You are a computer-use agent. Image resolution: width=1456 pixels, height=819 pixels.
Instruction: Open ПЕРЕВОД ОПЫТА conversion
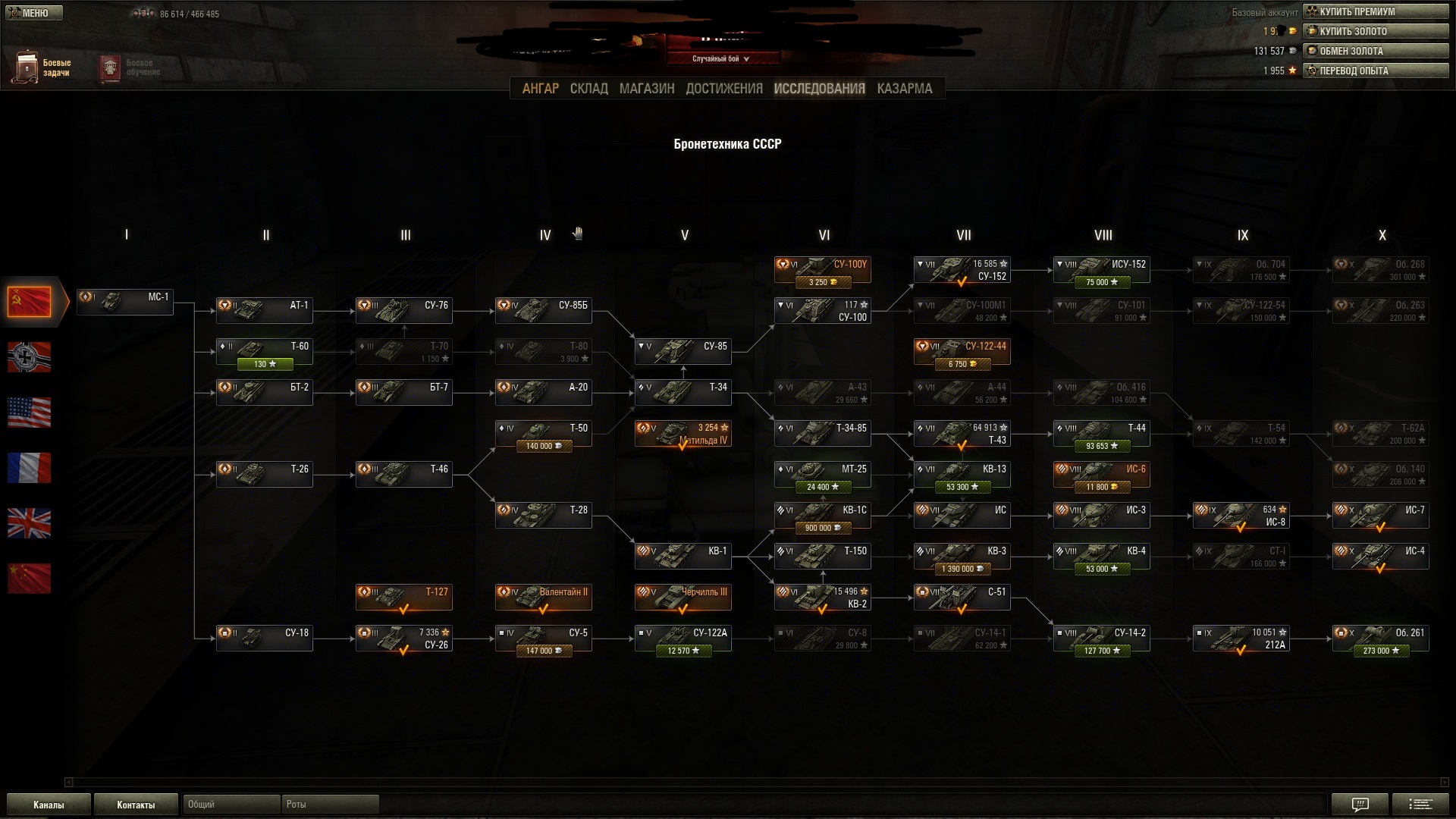pyautogui.click(x=1375, y=71)
